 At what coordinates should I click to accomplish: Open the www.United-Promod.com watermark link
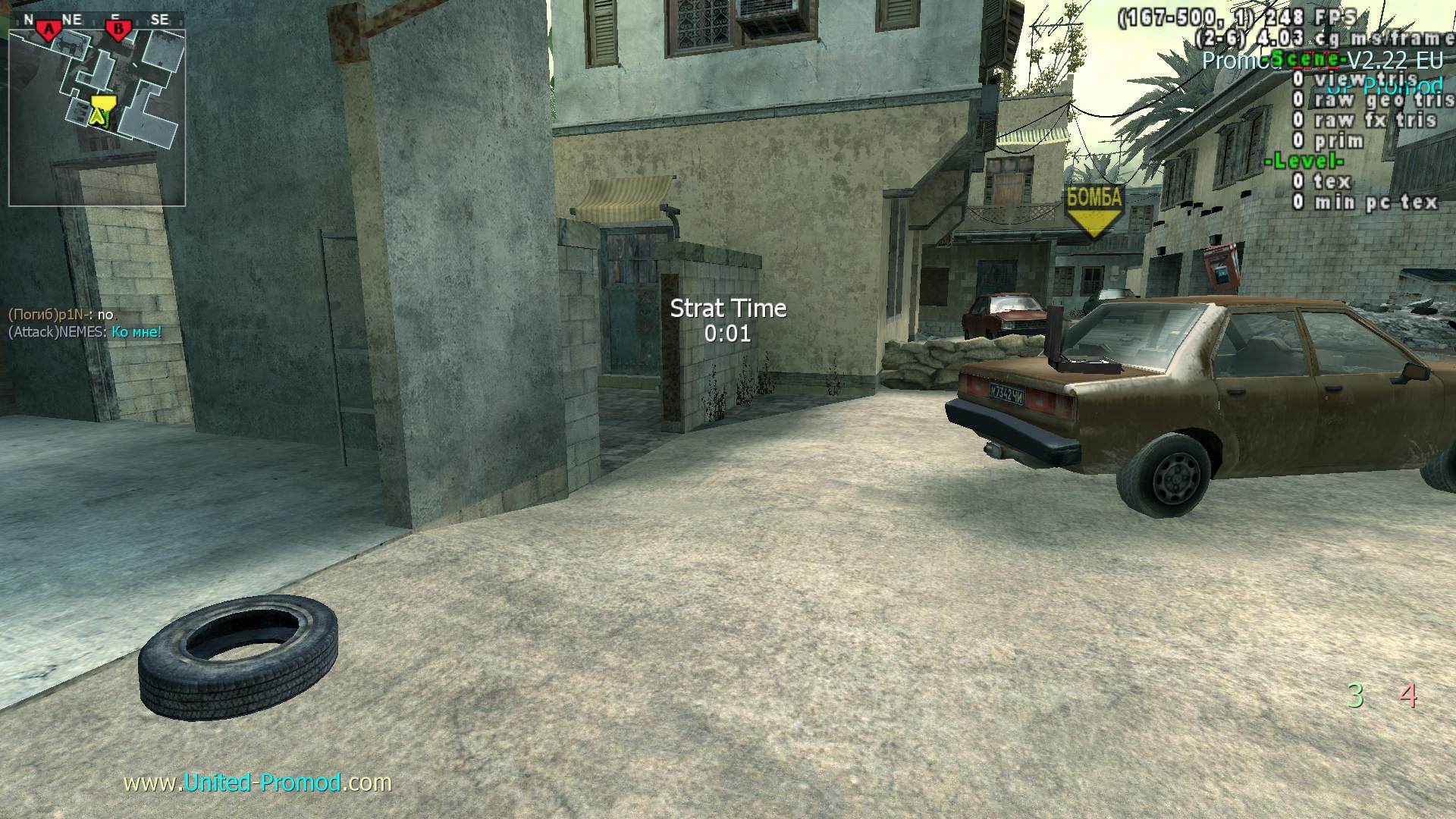258,783
